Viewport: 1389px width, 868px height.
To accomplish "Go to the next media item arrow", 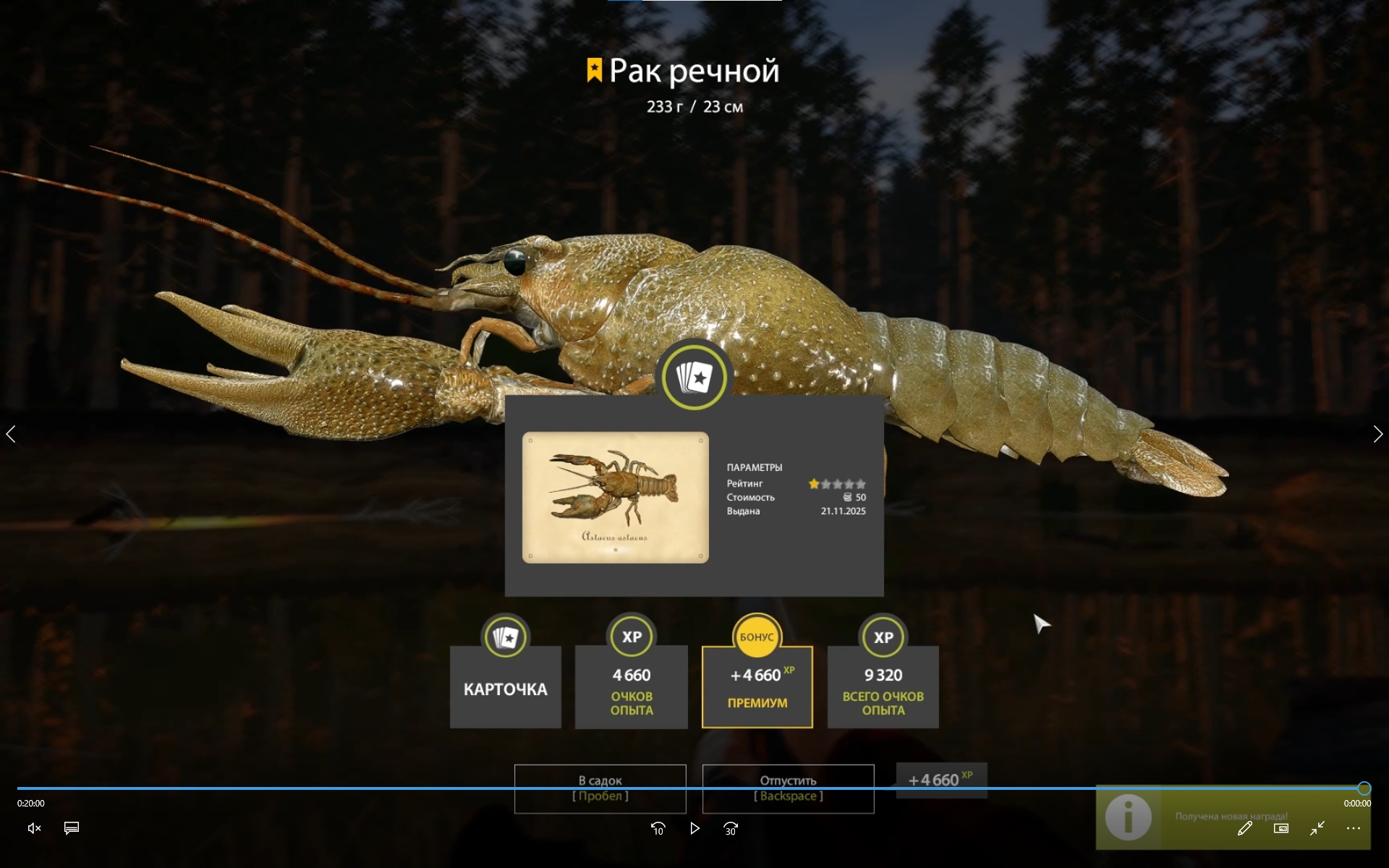I will 1377,434.
